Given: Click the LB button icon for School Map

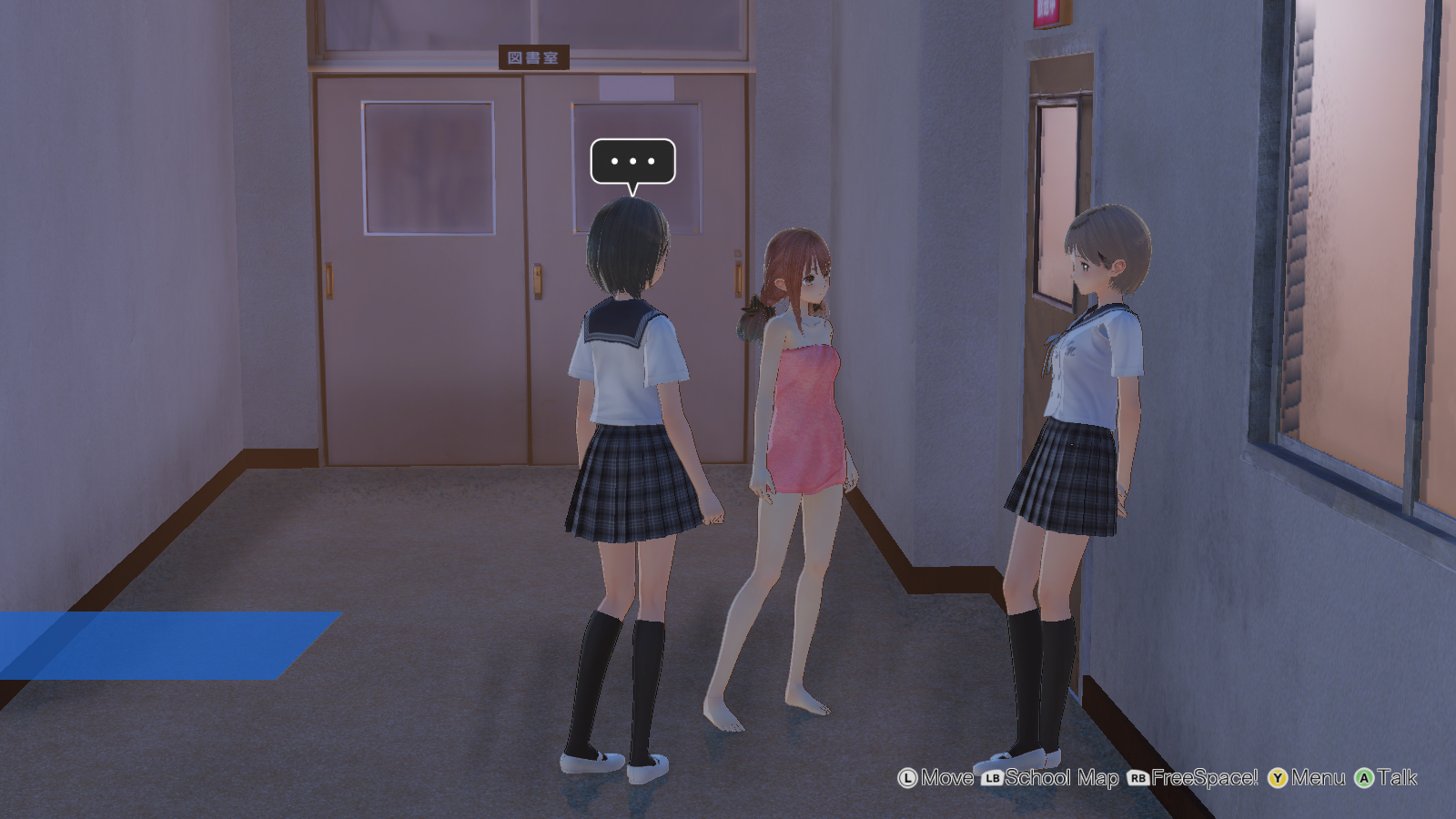Looking at the screenshot, I should tap(992, 778).
